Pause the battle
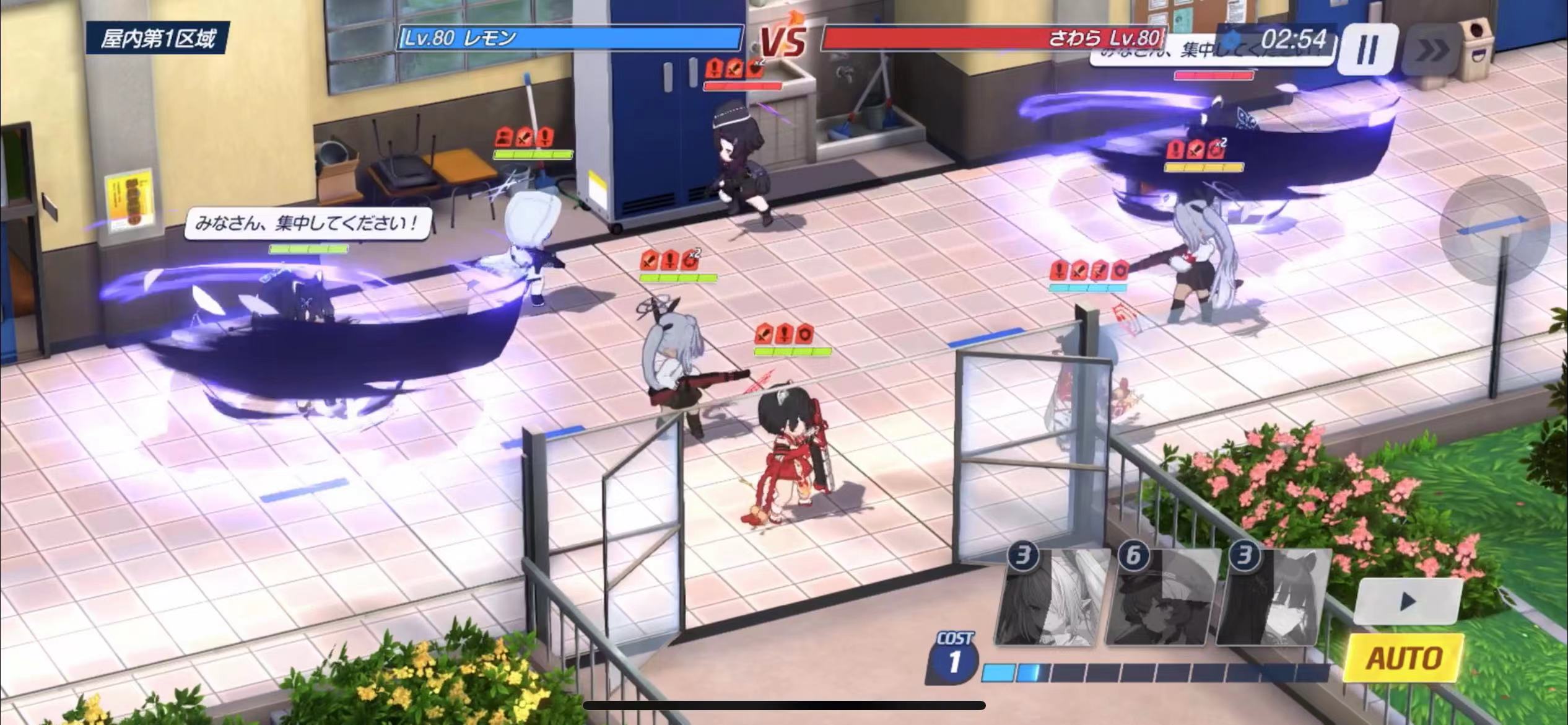Image resolution: width=1568 pixels, height=725 pixels. pyautogui.click(x=1367, y=48)
